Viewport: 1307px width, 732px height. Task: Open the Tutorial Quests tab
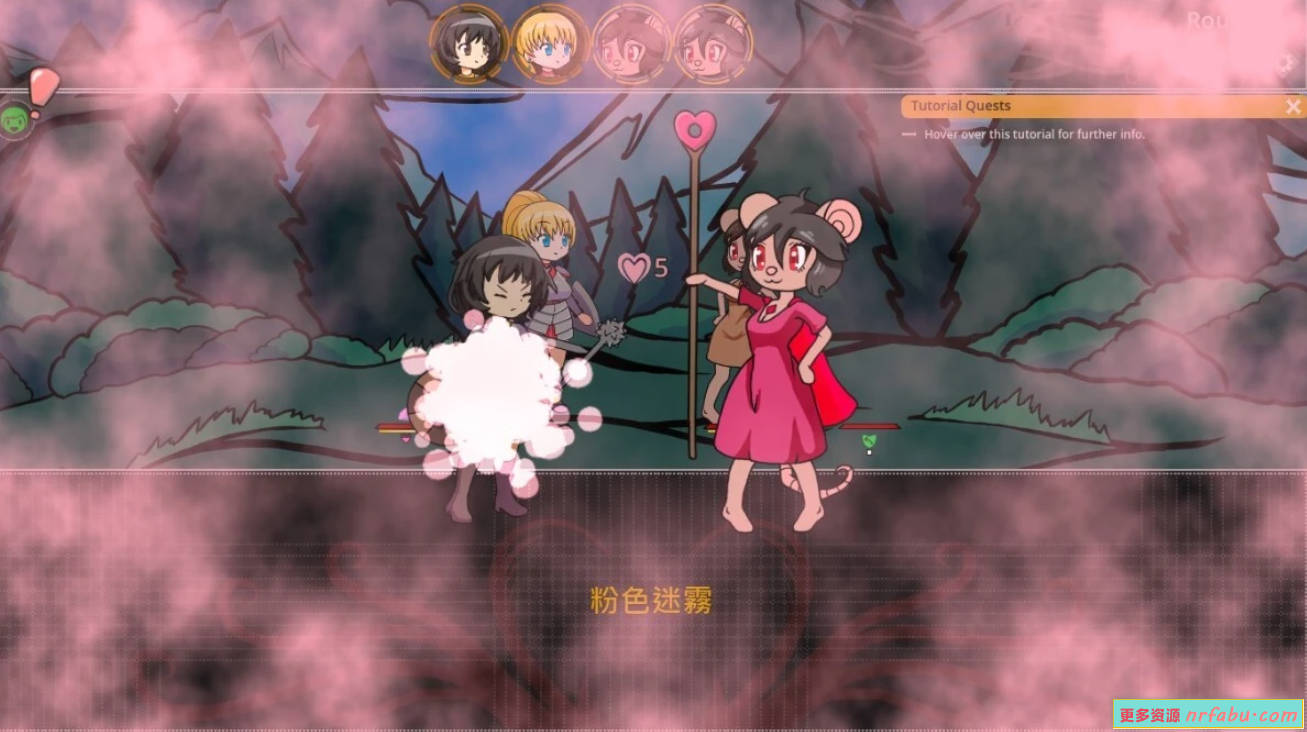pyautogui.click(x=960, y=106)
